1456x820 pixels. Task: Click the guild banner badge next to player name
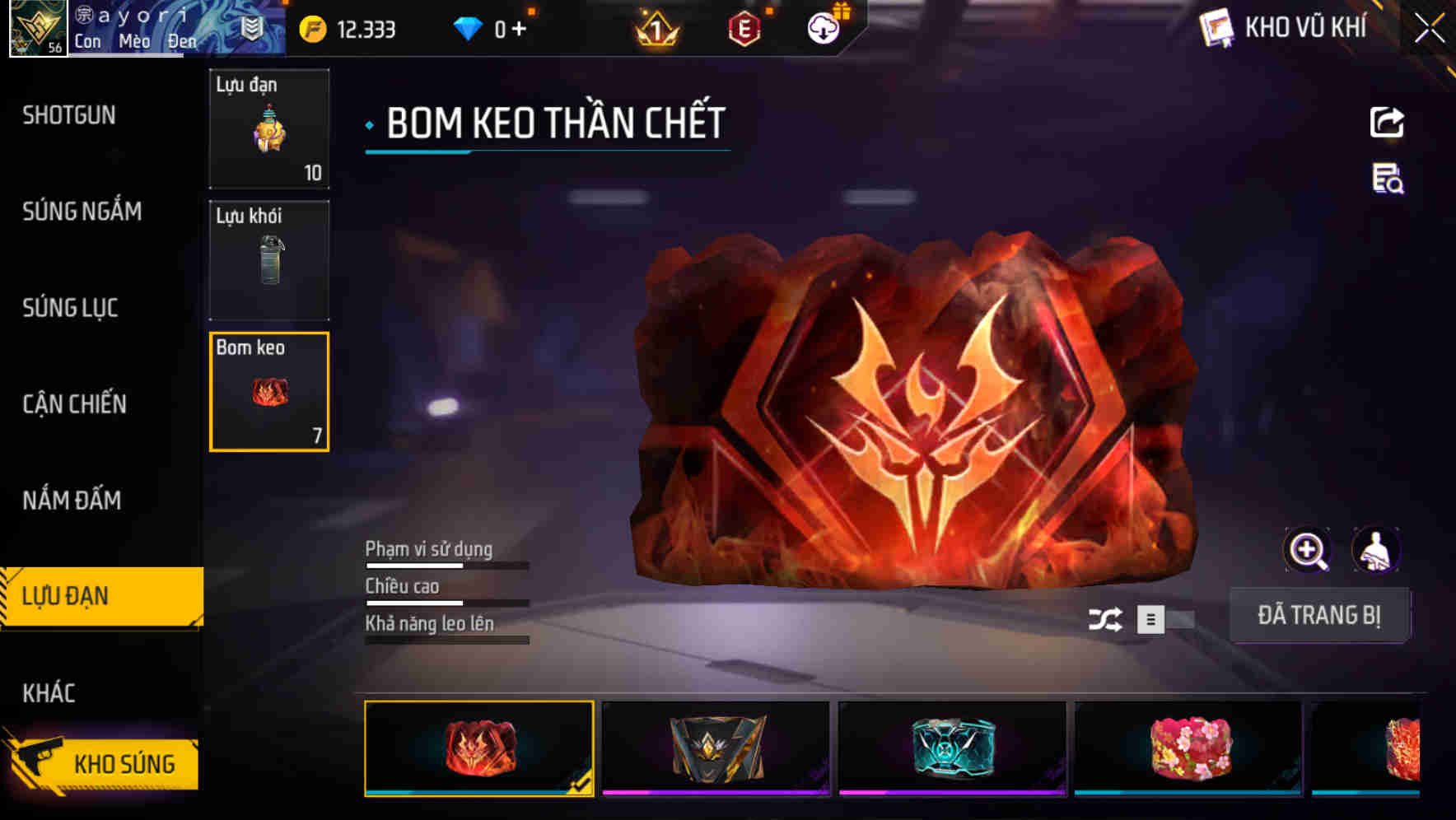(x=253, y=26)
